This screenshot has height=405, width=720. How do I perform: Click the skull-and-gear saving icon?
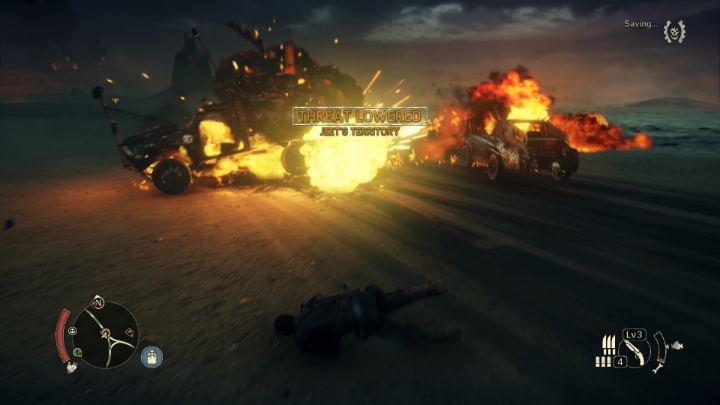pos(674,31)
